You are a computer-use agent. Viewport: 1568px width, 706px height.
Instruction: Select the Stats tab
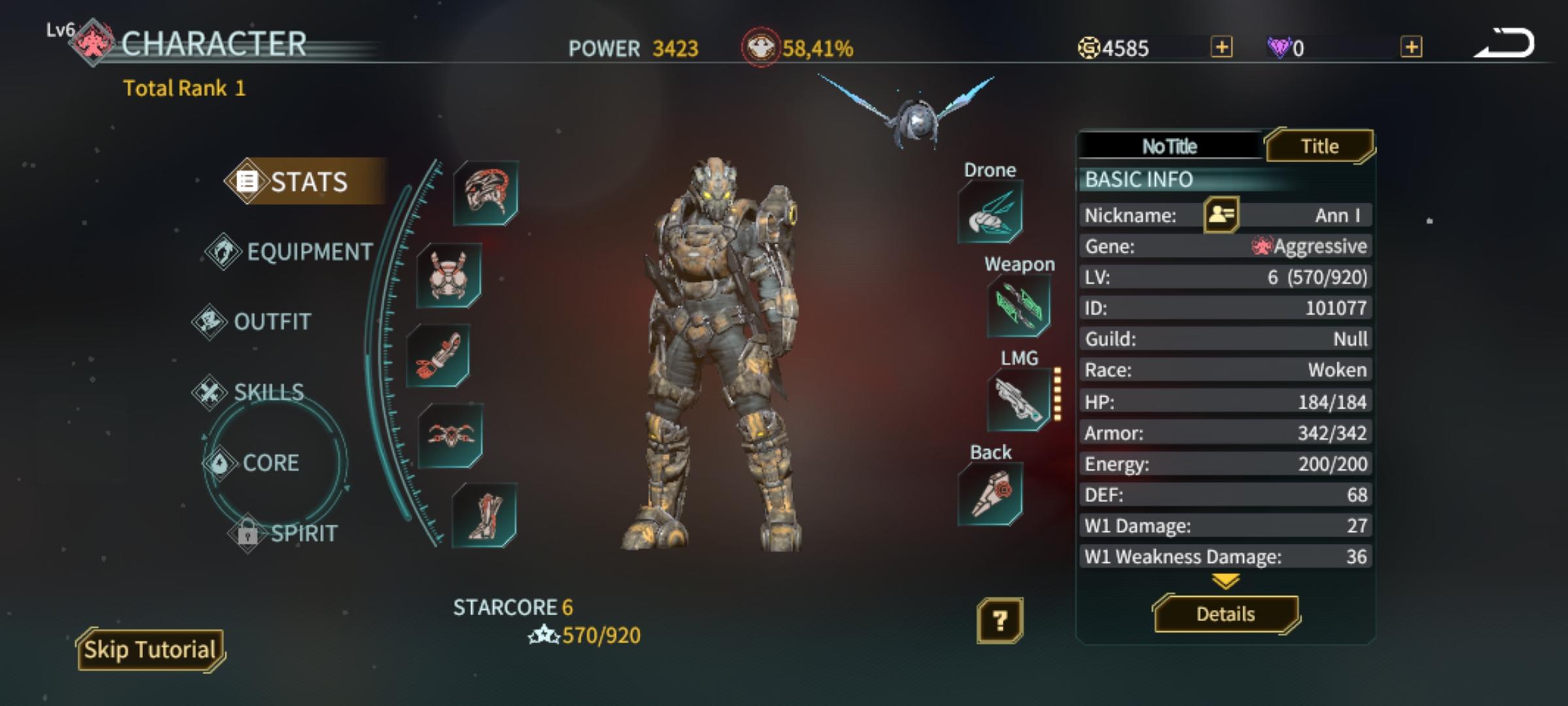pos(308,182)
